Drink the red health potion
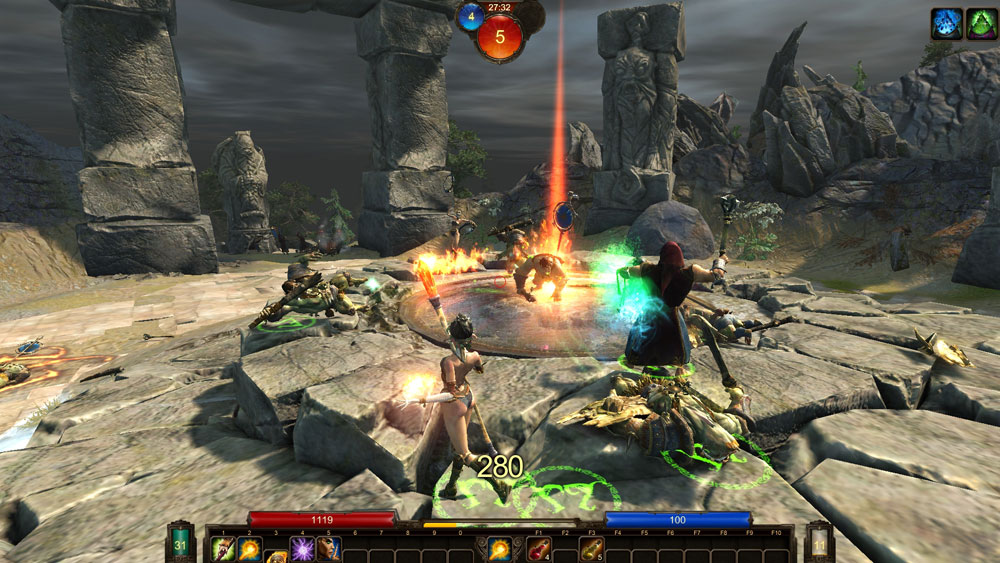 539,549
